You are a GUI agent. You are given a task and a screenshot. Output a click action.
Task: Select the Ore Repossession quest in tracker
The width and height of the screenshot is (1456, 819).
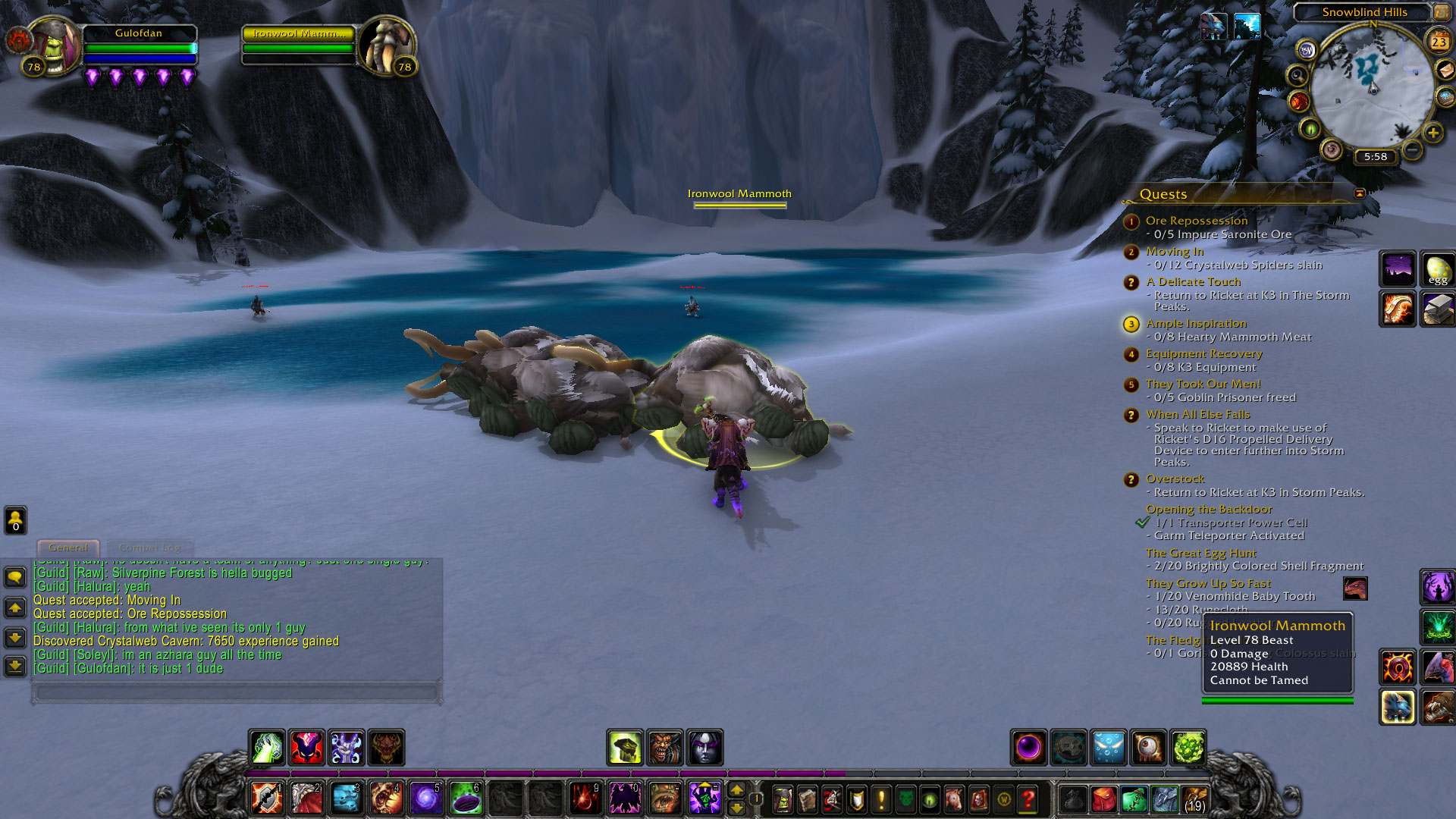point(1196,221)
